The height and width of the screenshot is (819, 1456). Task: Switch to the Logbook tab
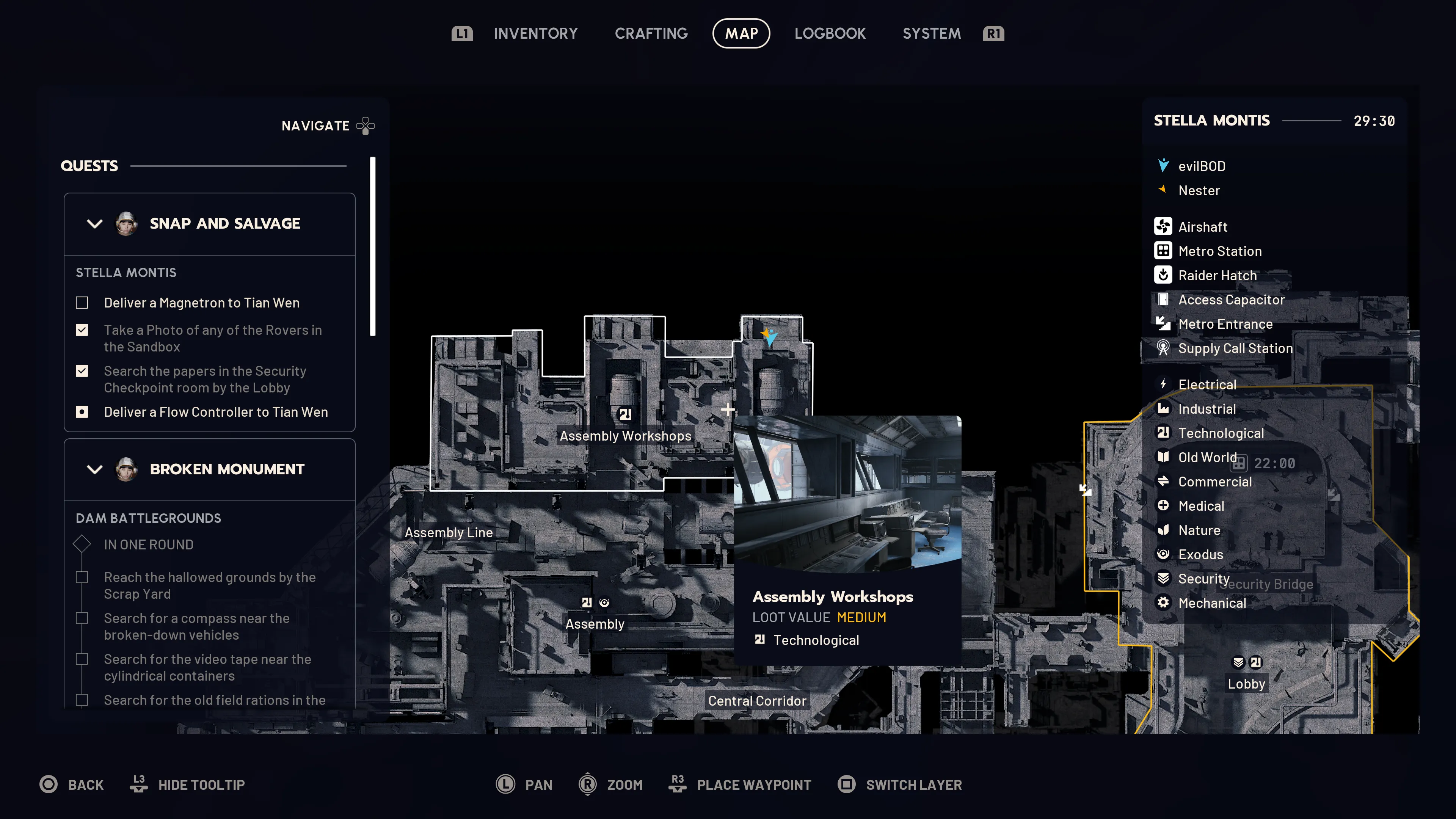[830, 33]
